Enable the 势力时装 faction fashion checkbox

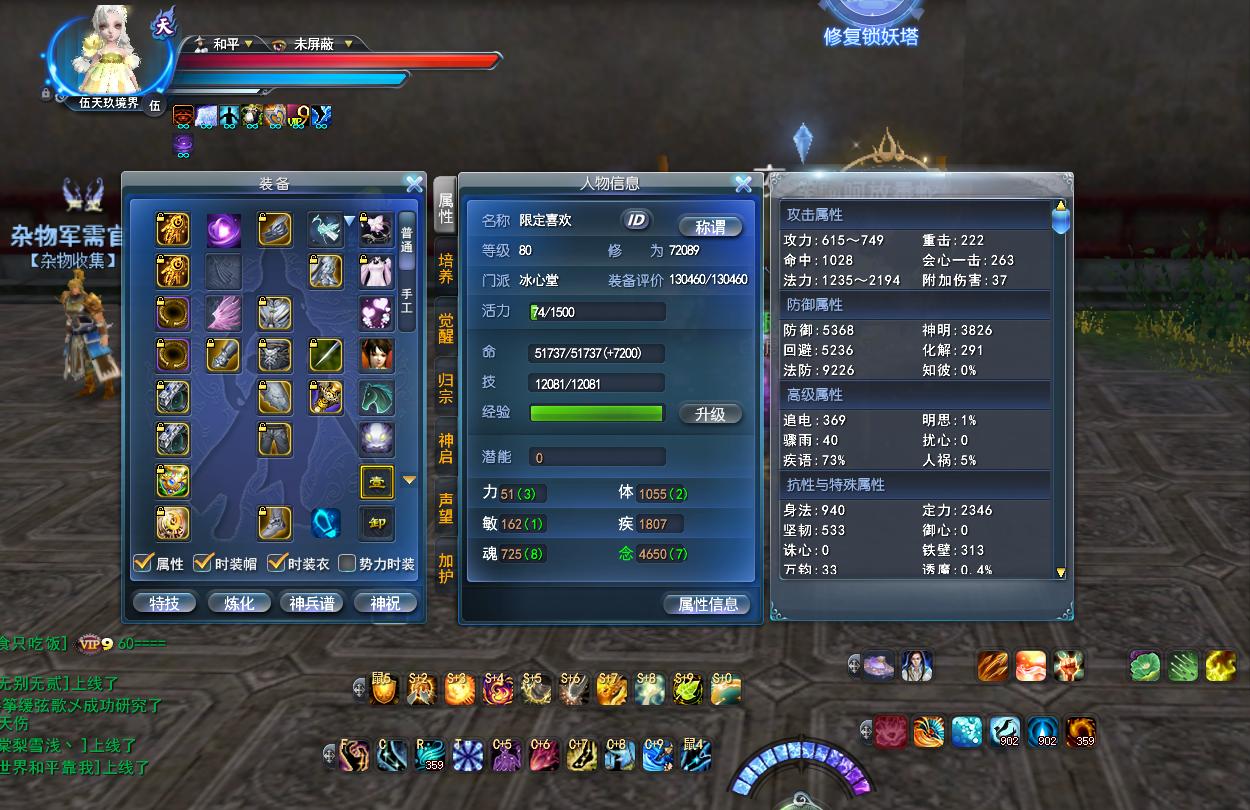(x=347, y=563)
